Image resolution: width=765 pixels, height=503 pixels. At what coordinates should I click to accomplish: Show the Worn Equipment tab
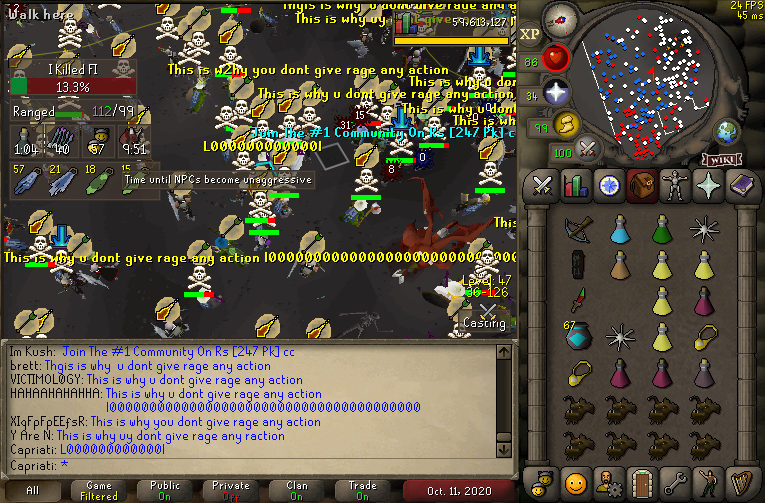675,185
